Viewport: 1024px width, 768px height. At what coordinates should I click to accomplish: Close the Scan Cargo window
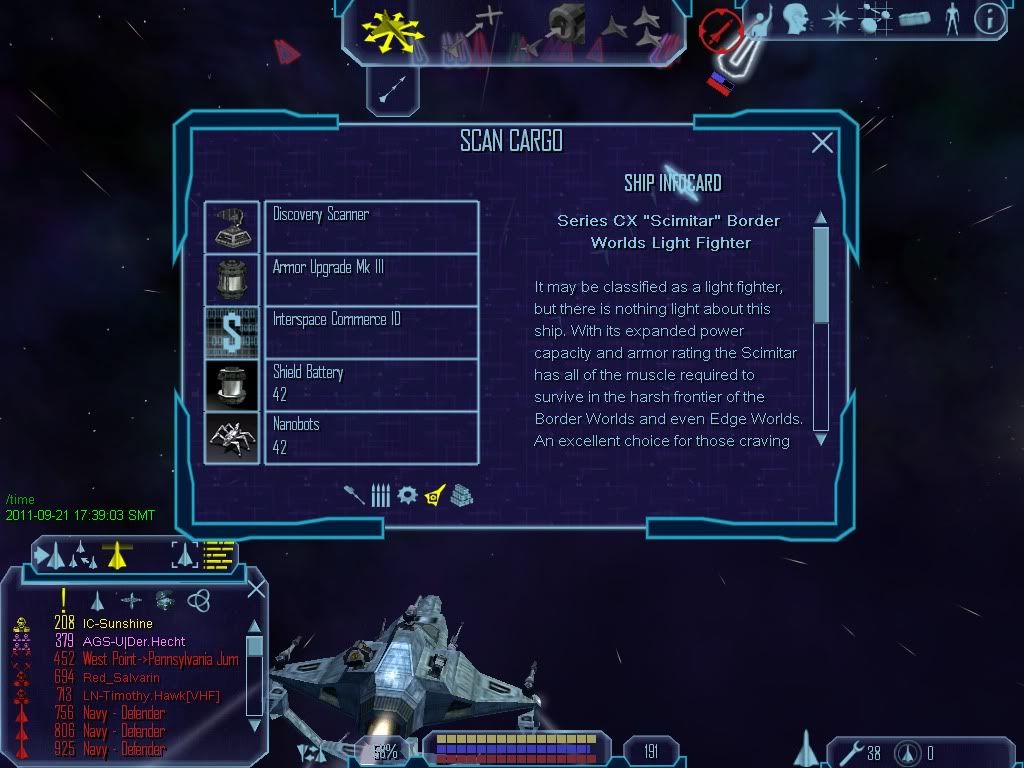coord(822,143)
